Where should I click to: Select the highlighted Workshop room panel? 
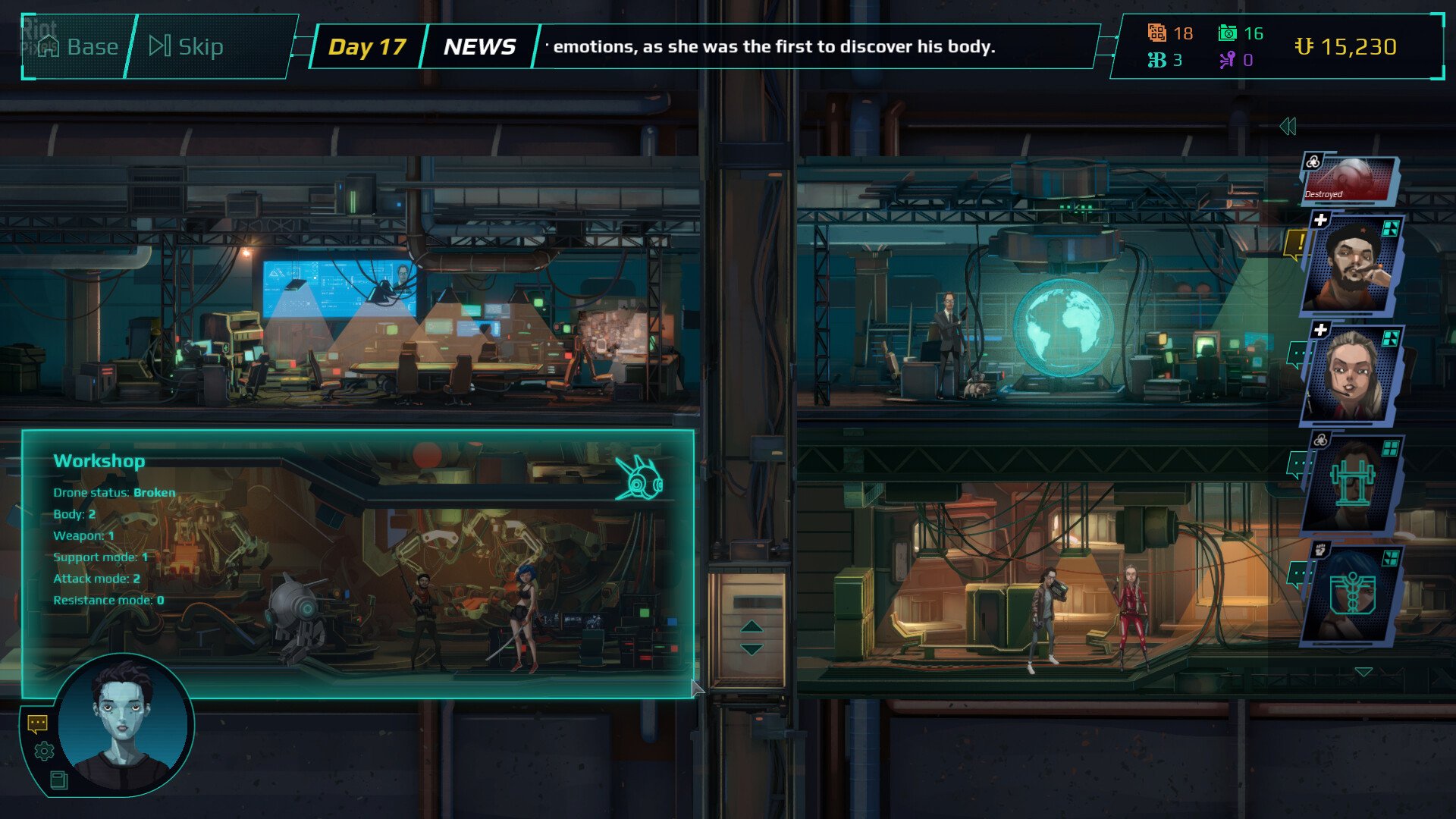(x=356, y=563)
